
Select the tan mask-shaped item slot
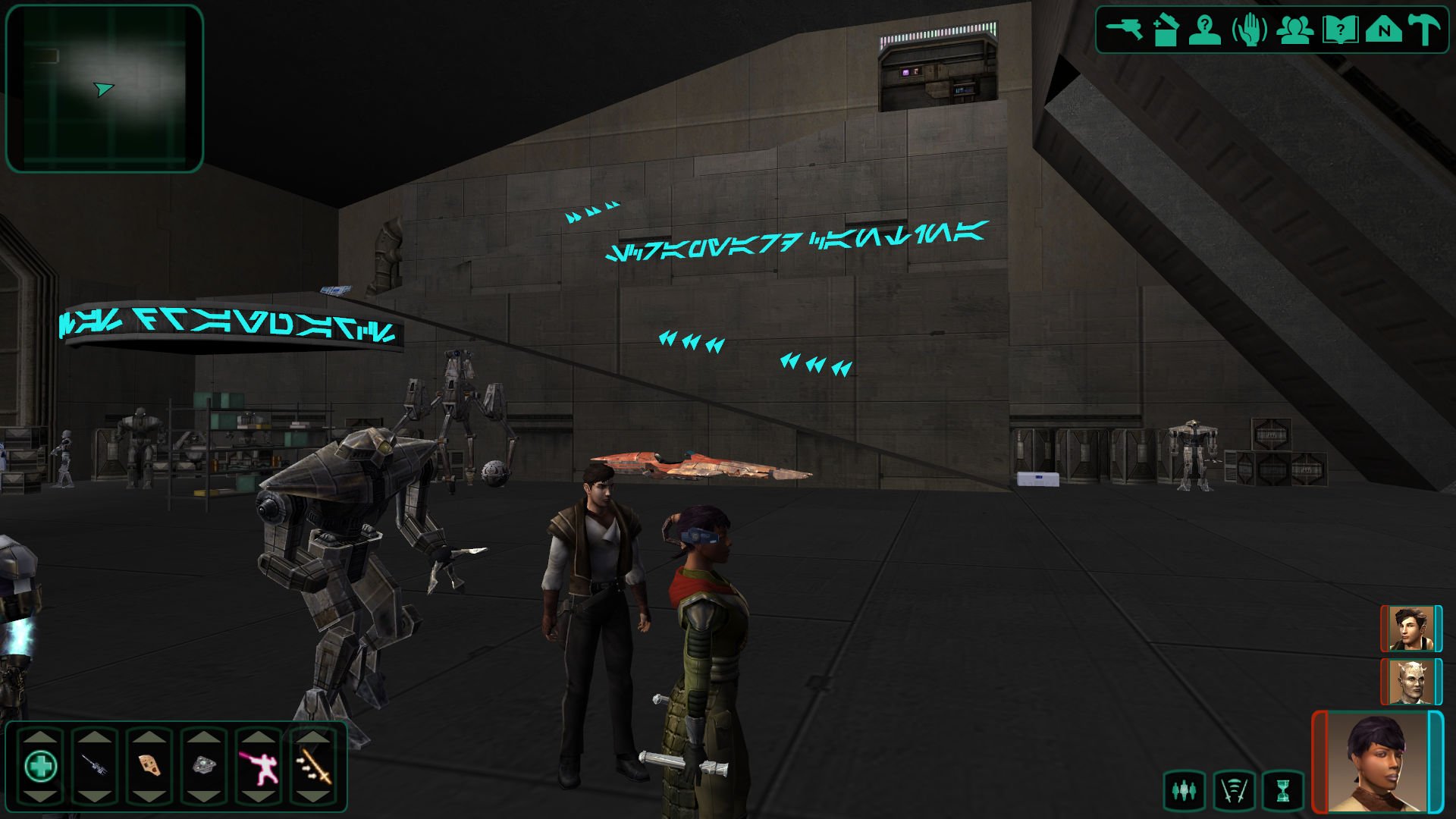[x=149, y=766]
